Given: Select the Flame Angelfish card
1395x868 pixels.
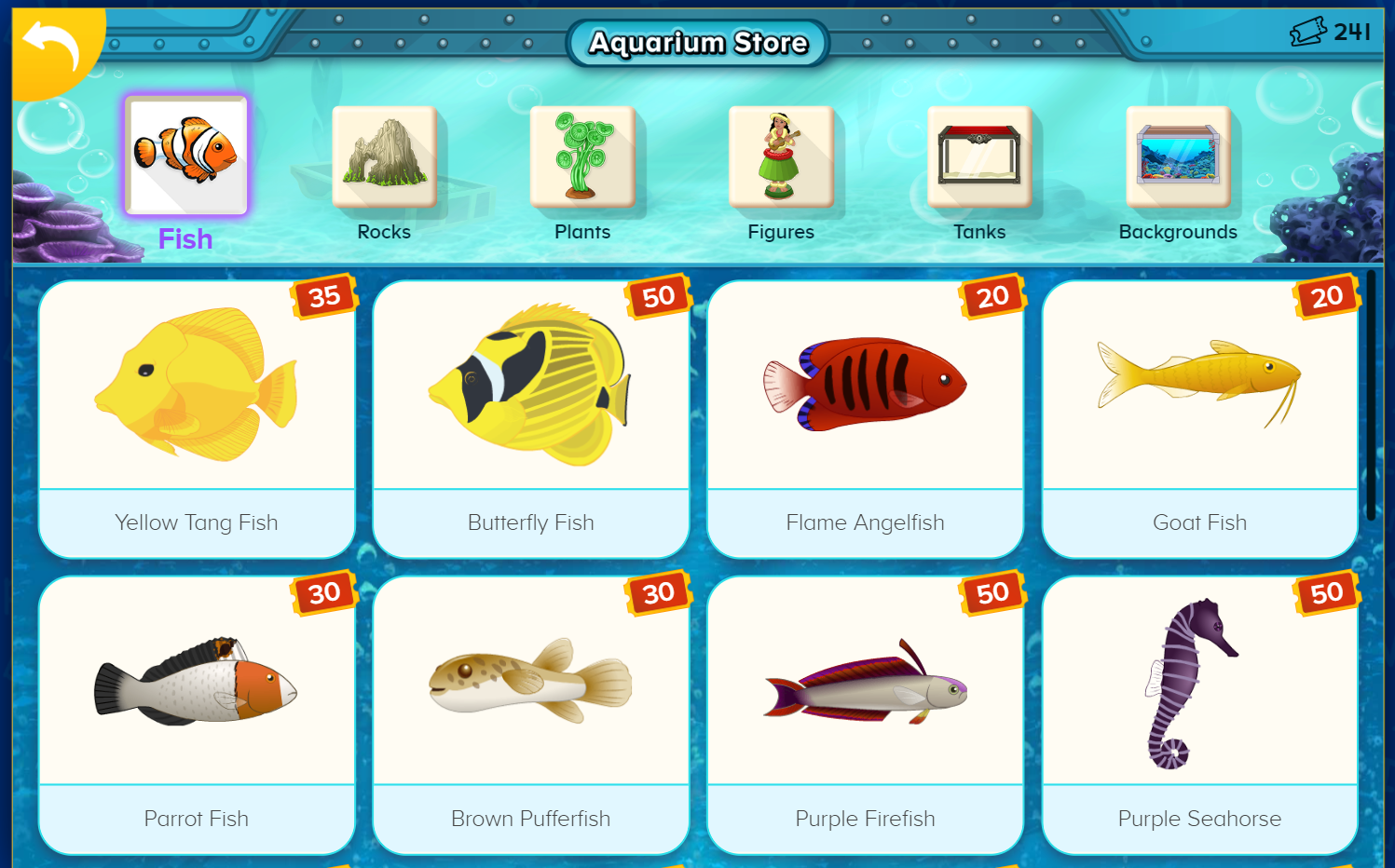Looking at the screenshot, I should [866, 419].
